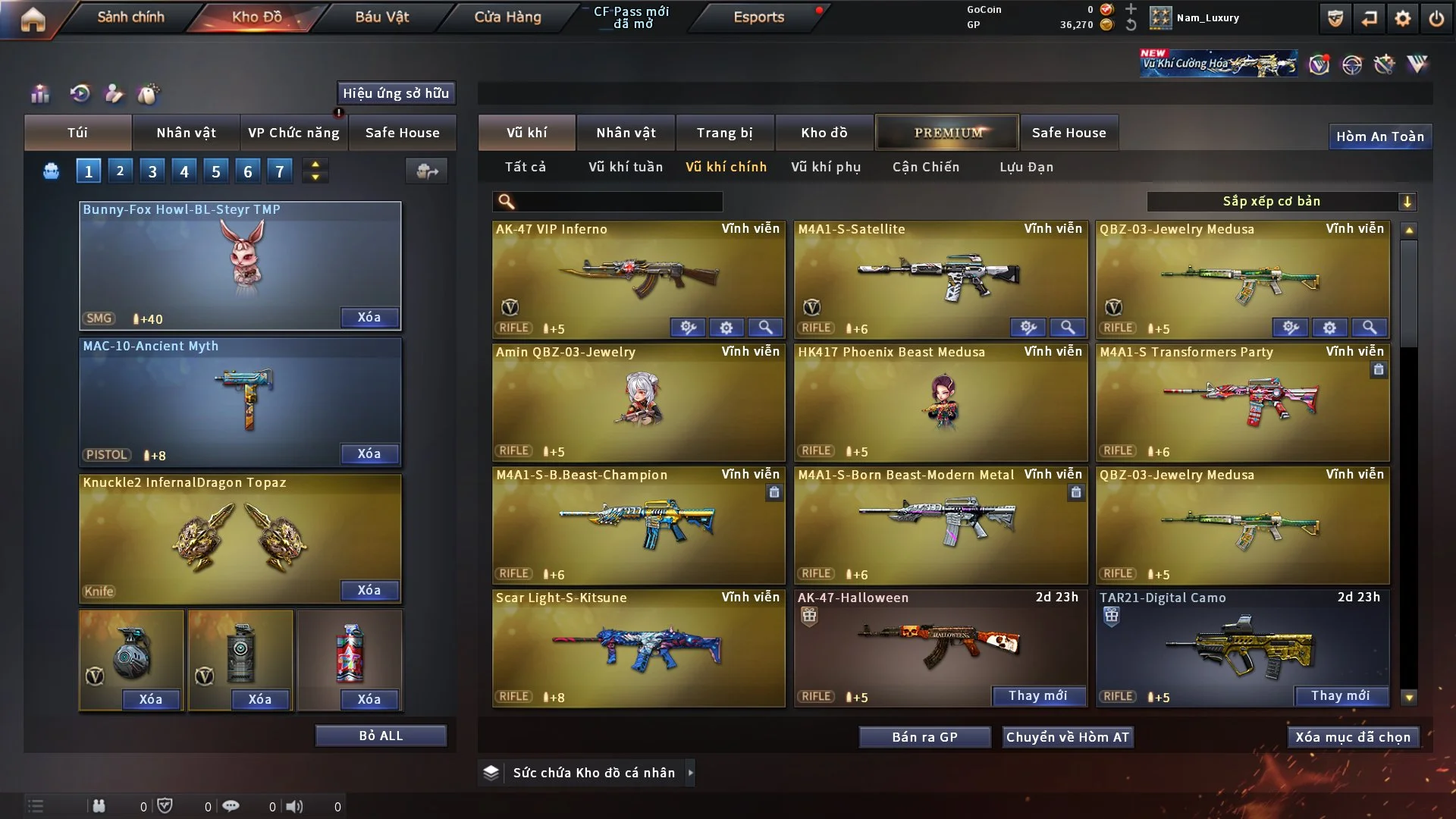Show the Cận Chiến melee category
This screenshot has height=819, width=1456.
[925, 167]
